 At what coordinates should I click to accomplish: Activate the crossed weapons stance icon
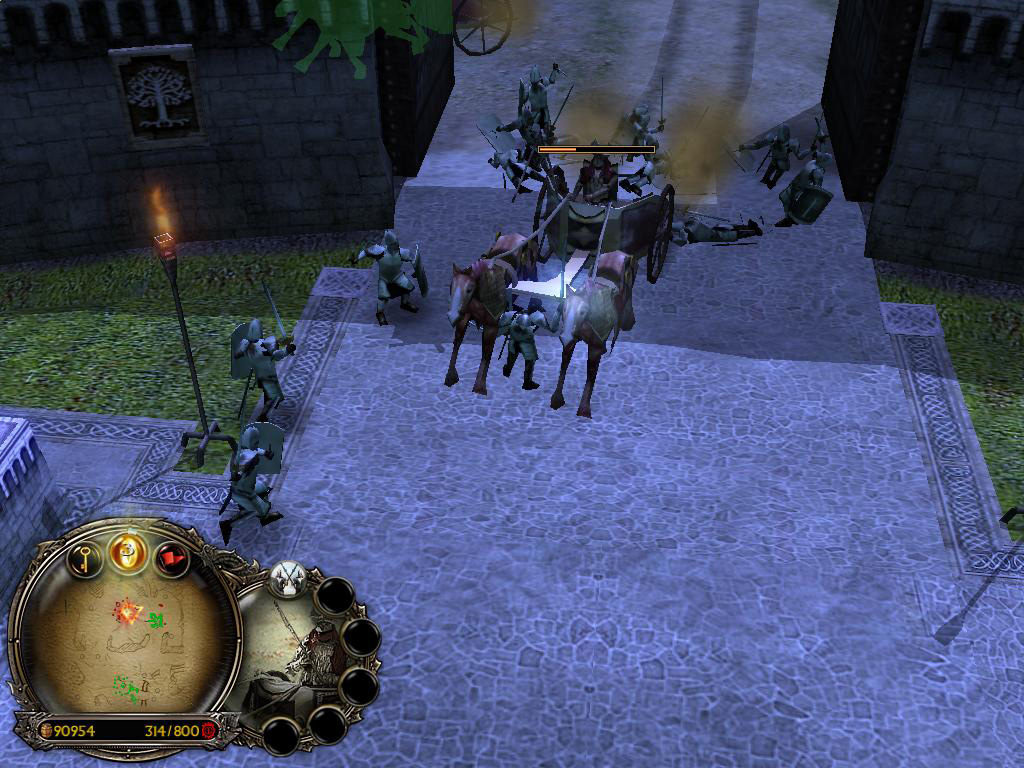(289, 578)
